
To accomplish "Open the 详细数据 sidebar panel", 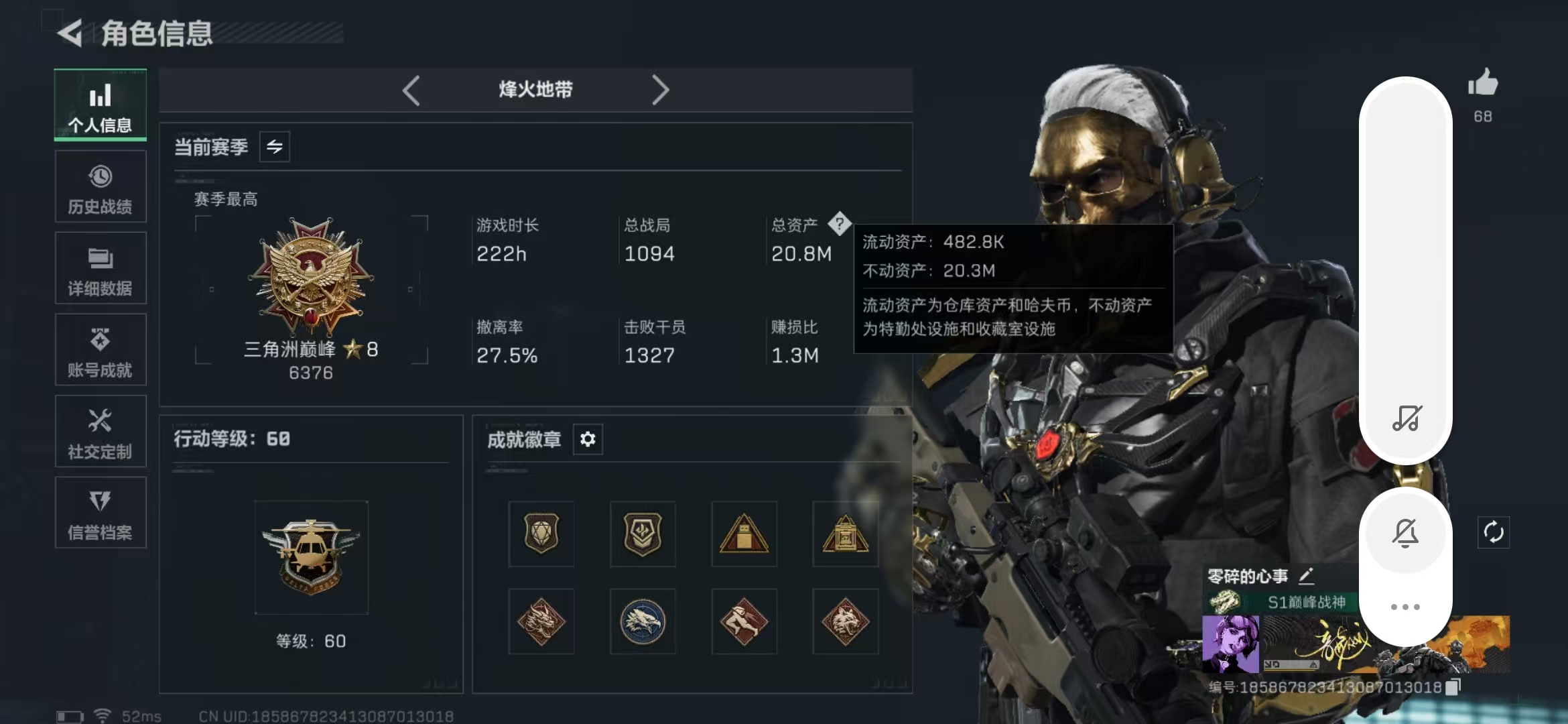I will tap(101, 268).
